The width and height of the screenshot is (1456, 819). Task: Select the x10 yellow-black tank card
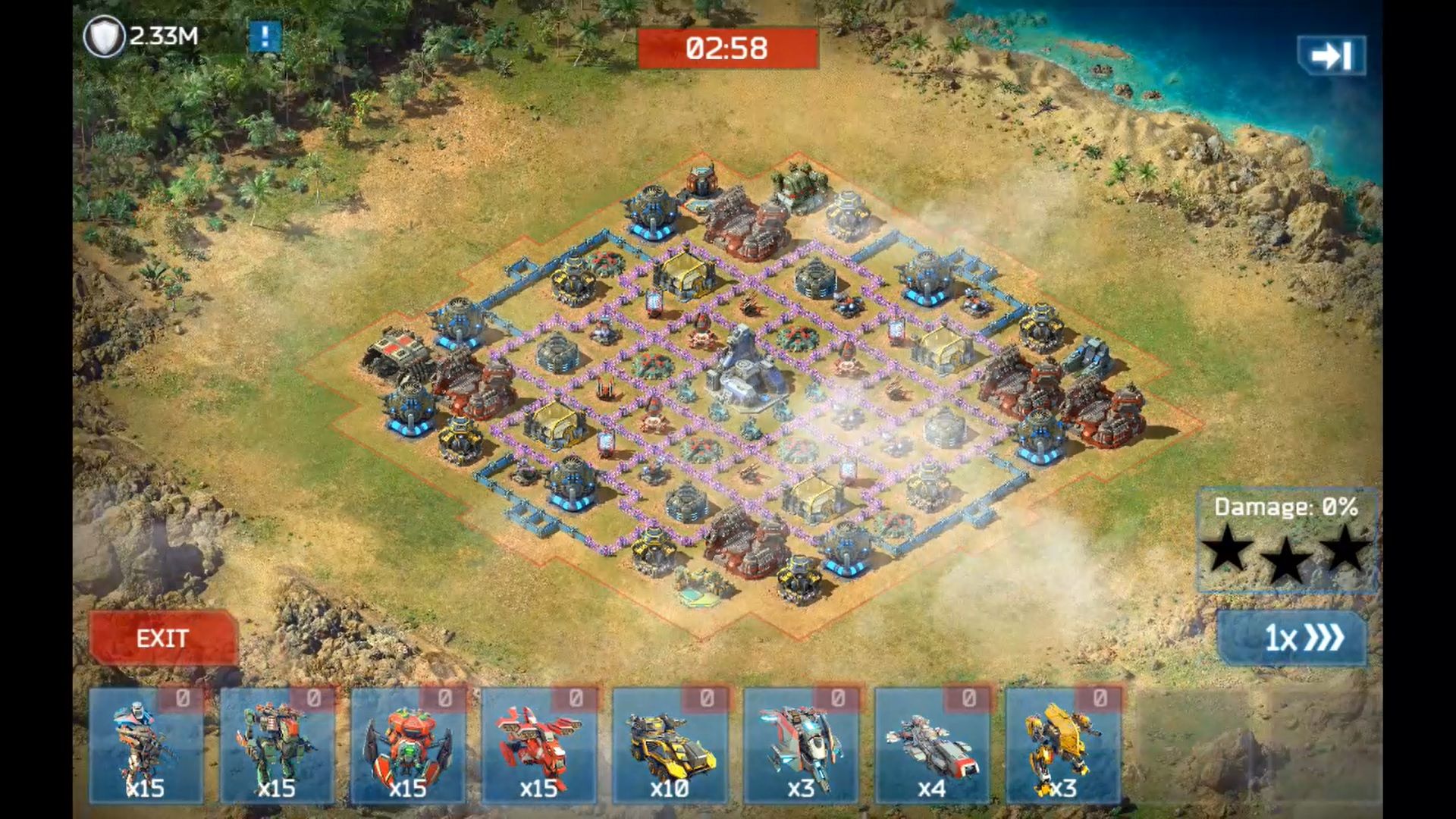point(670,745)
